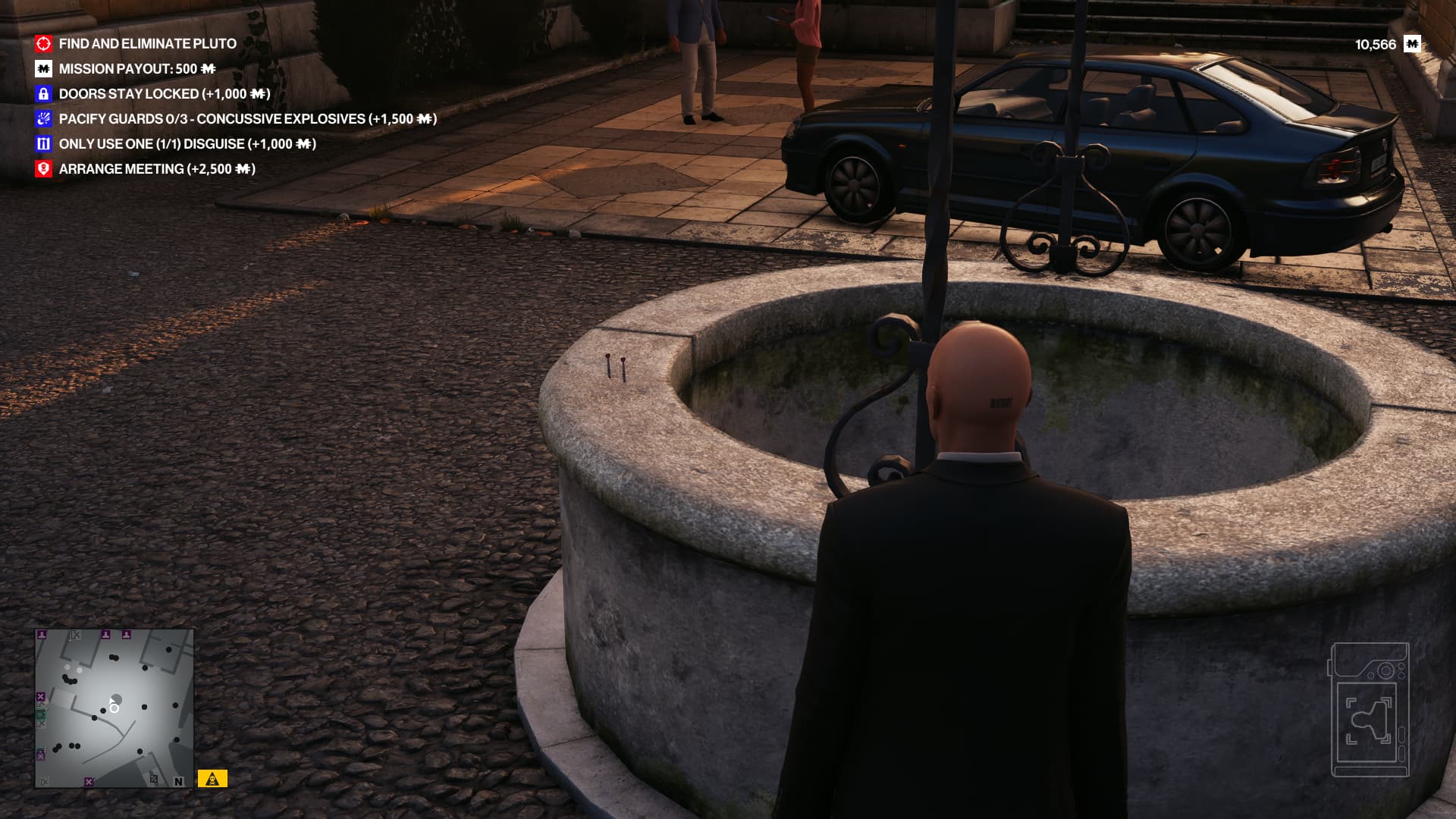This screenshot has height=819, width=1456.
Task: Click the Doors Stay Locked bonus objective
Action: point(164,94)
